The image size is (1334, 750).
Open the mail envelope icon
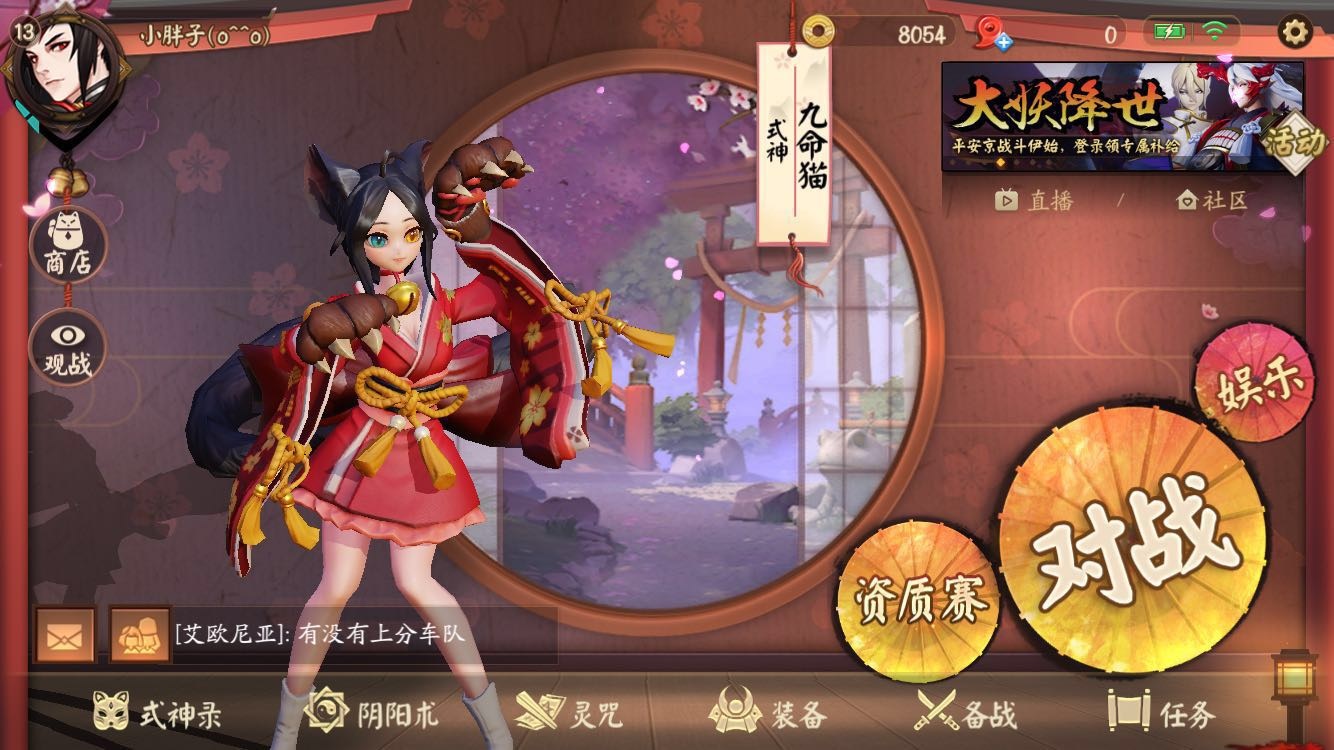click(65, 635)
